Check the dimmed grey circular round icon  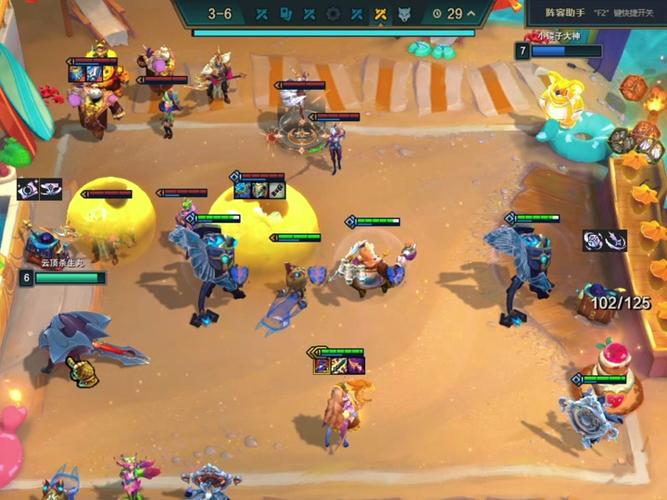(x=333, y=14)
